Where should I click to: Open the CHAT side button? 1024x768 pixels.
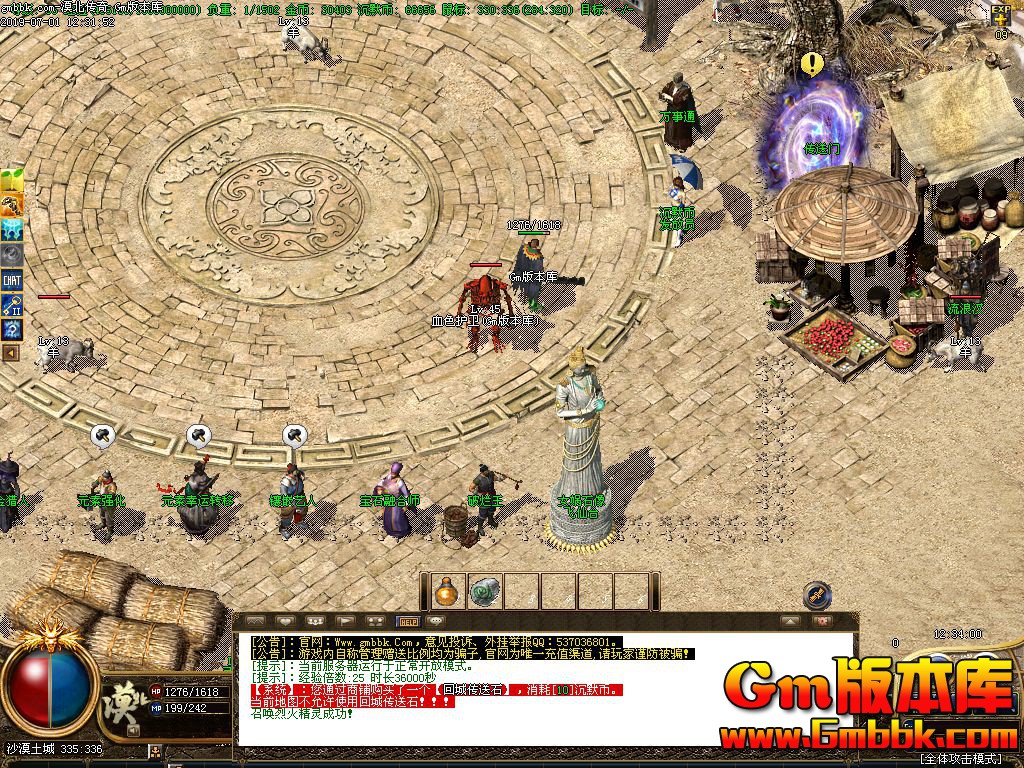pyautogui.click(x=12, y=281)
